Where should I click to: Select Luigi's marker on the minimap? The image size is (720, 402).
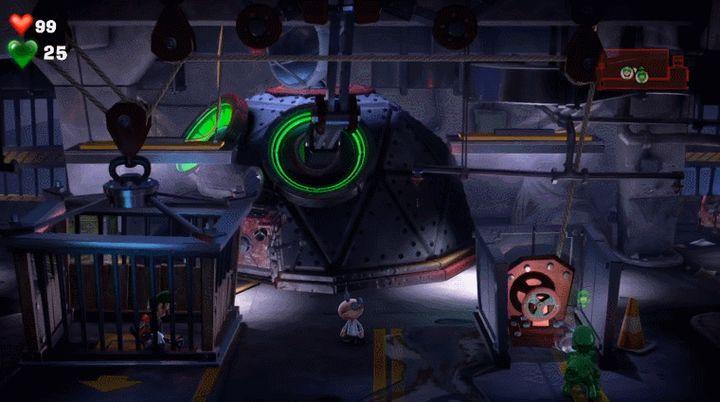coord(627,73)
